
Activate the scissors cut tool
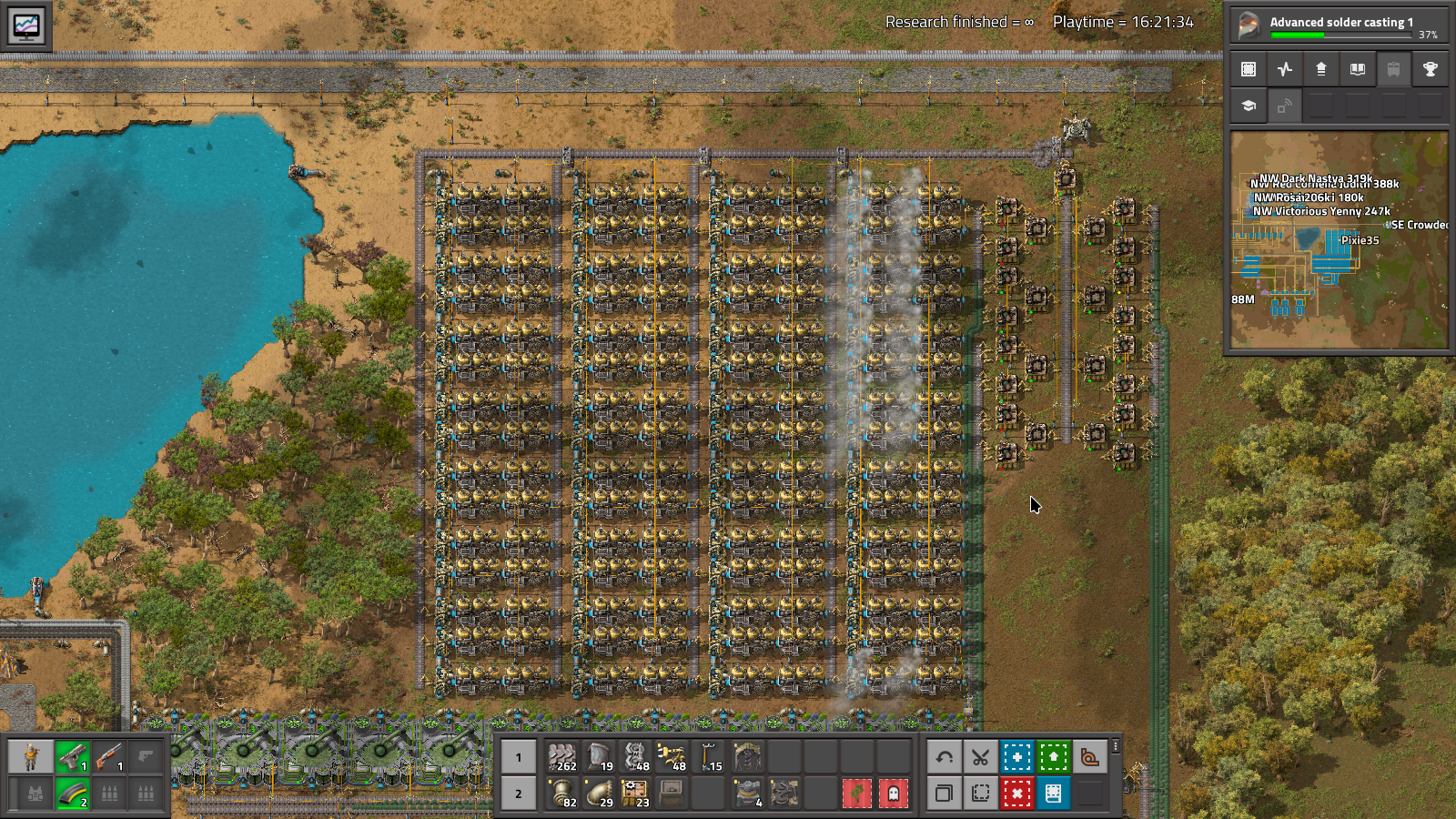[980, 757]
